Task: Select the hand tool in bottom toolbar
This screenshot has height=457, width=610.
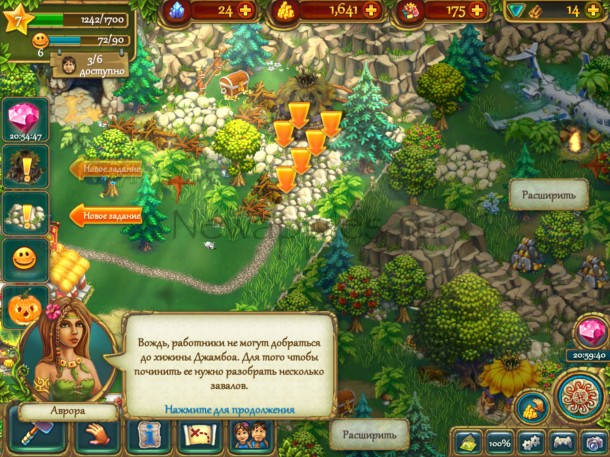Action: [x=97, y=435]
